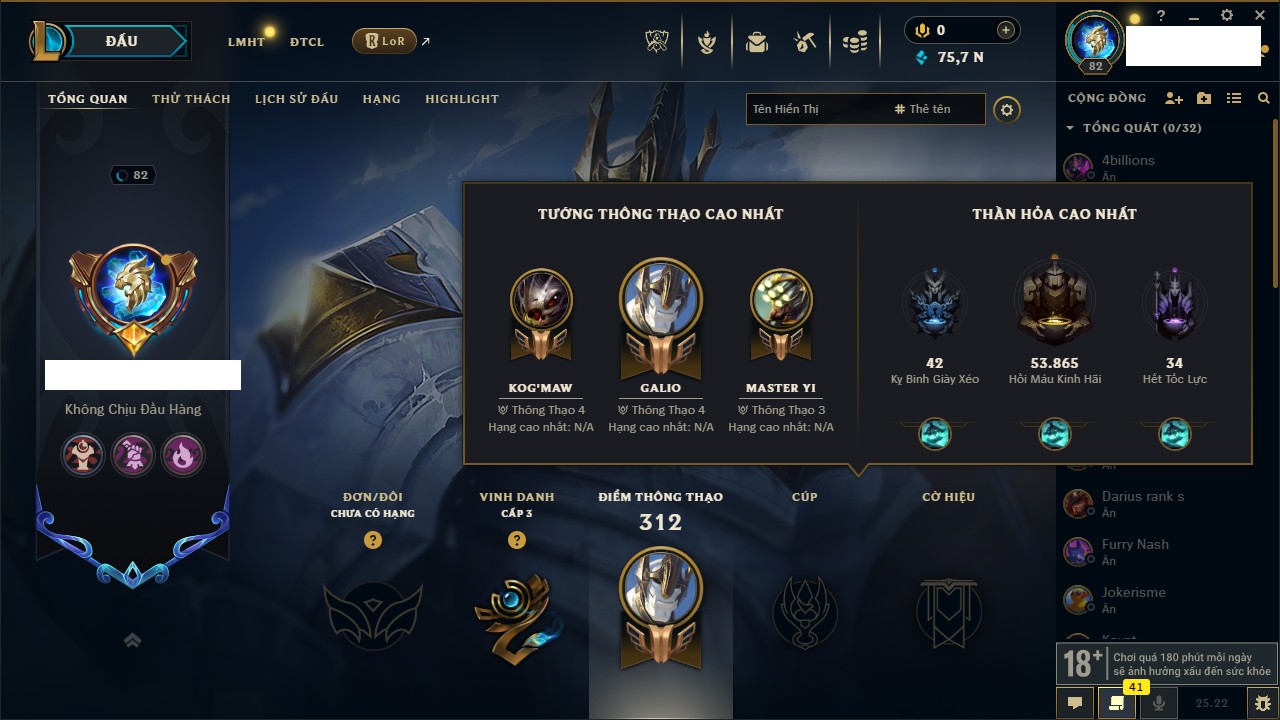Open the gear settings beside the name search

(1007, 109)
